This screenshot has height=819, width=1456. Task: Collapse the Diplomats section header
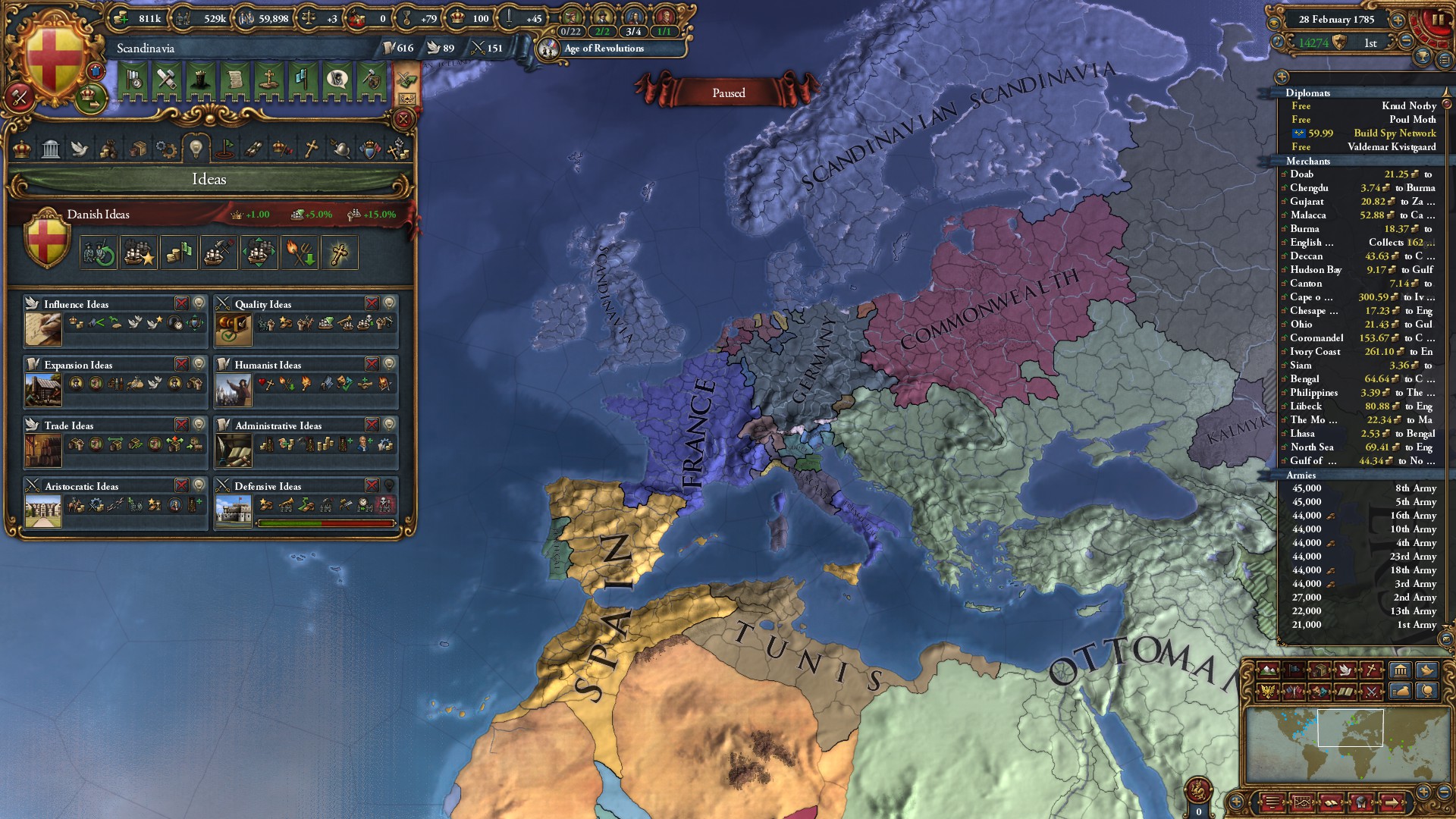coord(1310,93)
